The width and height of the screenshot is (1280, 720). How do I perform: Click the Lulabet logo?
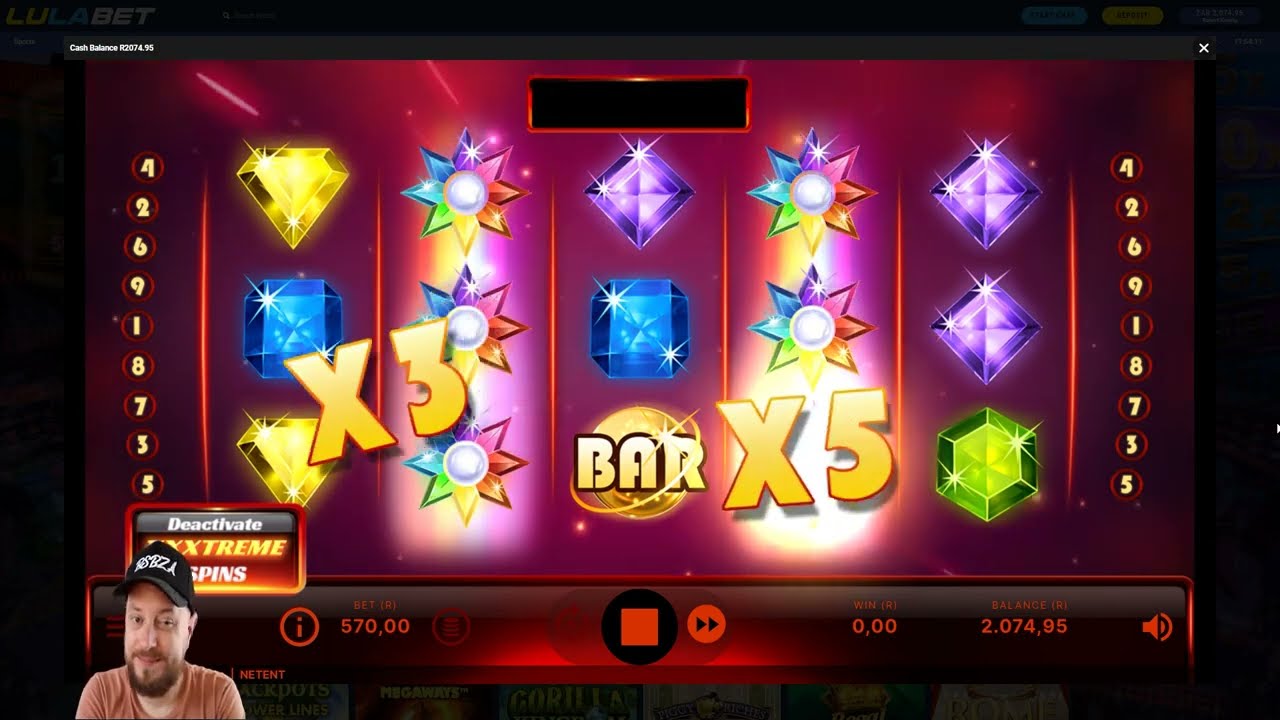tap(82, 15)
